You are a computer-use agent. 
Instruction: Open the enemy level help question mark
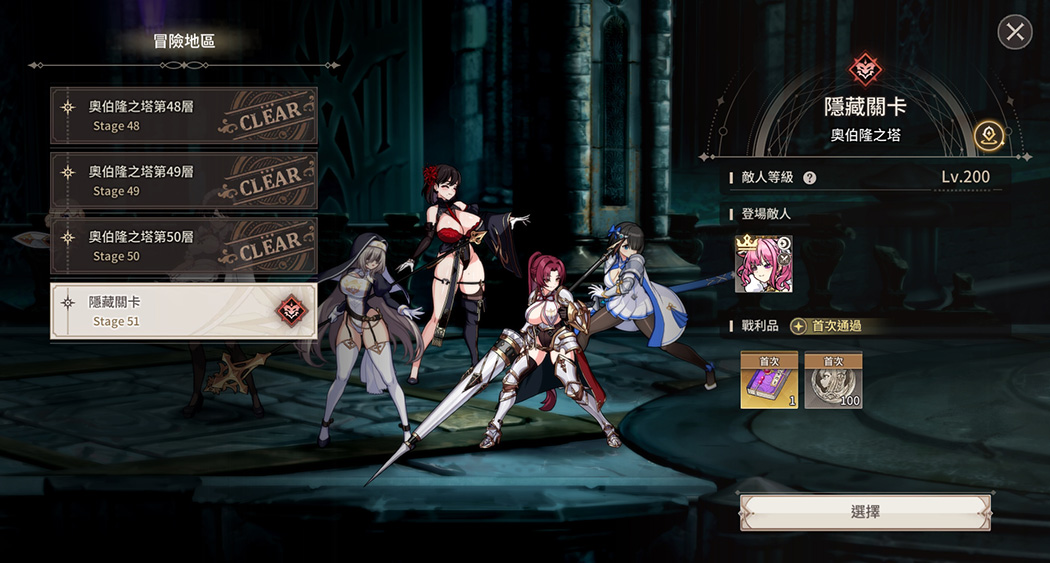(x=810, y=178)
